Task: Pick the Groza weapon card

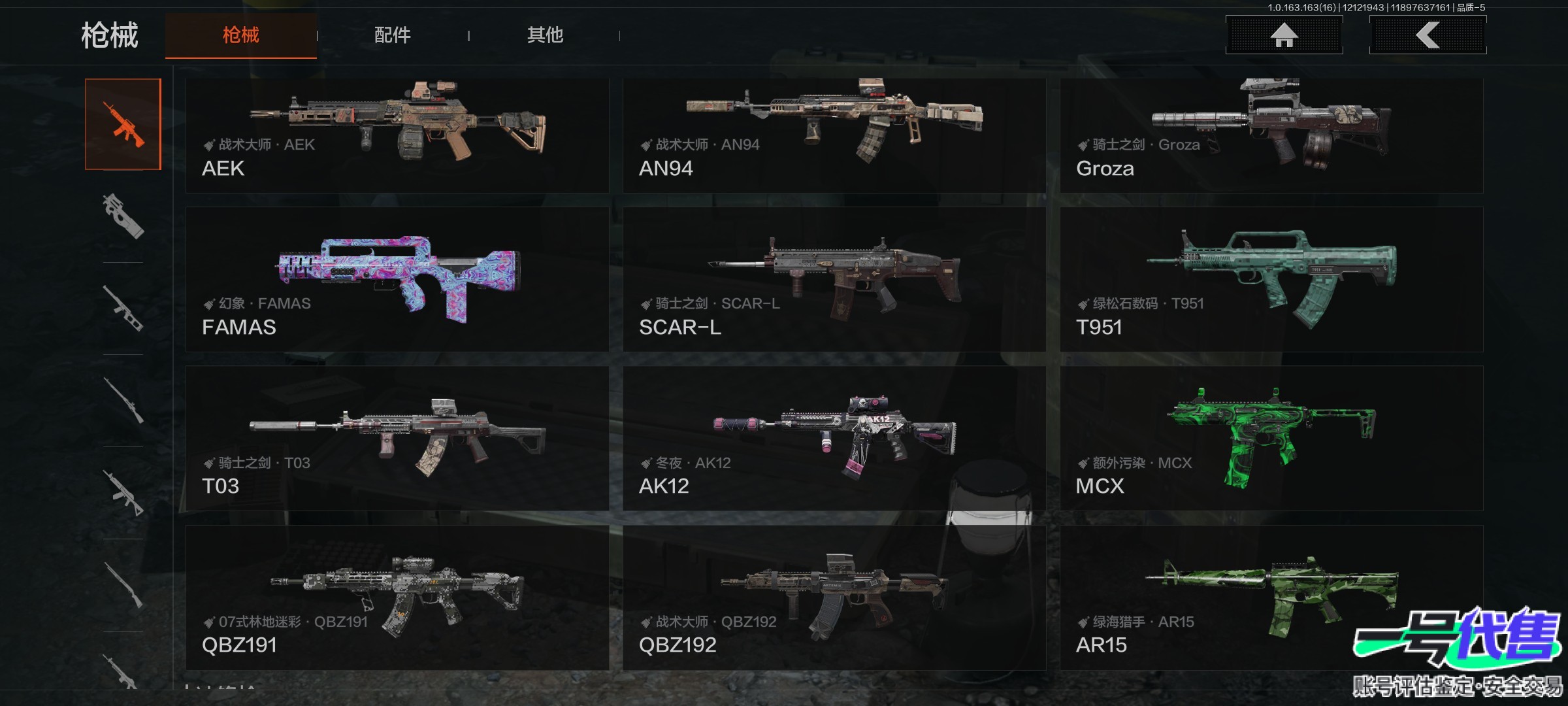Action: (1271, 135)
